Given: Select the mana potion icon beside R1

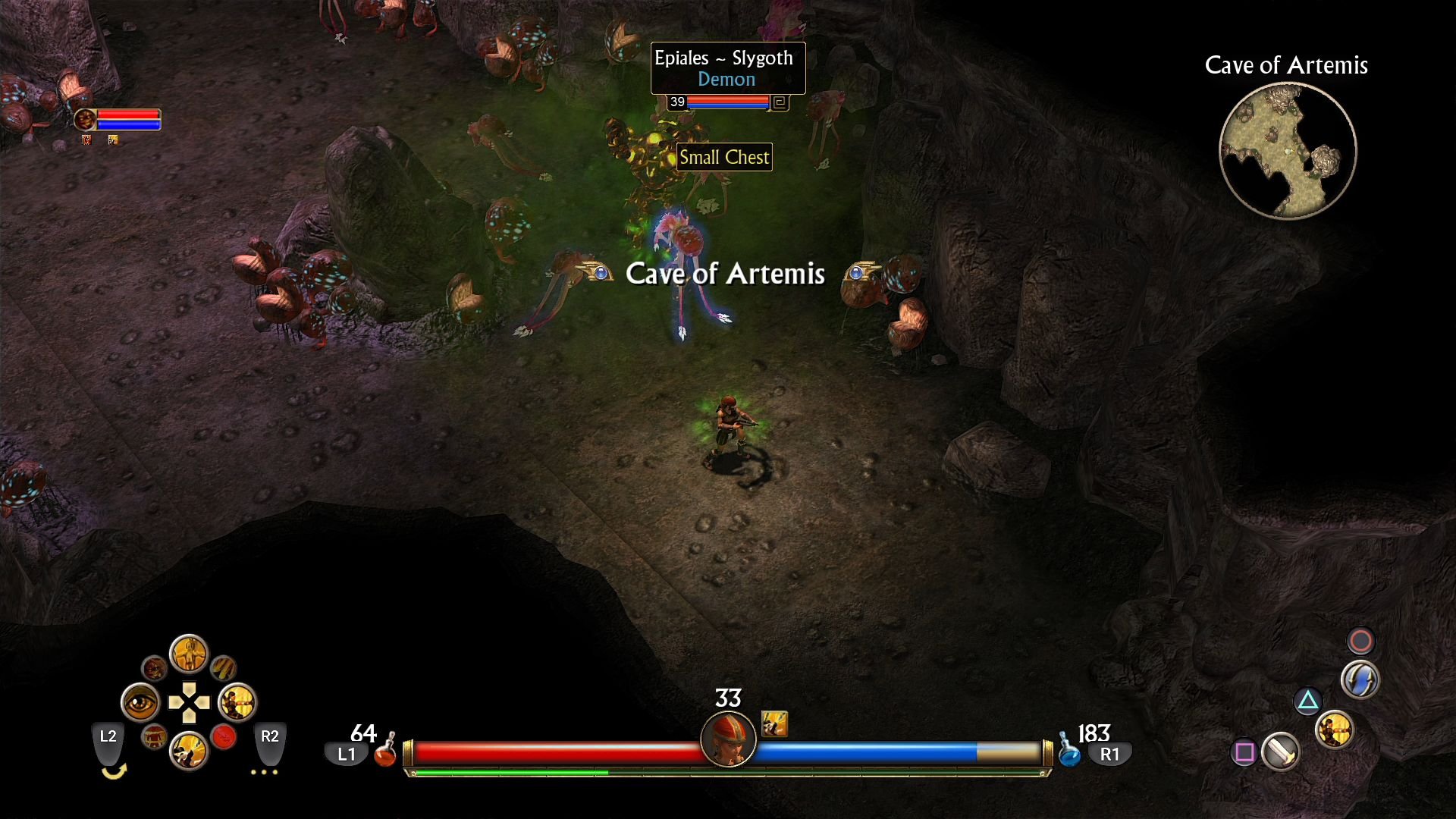Looking at the screenshot, I should tap(1069, 753).
